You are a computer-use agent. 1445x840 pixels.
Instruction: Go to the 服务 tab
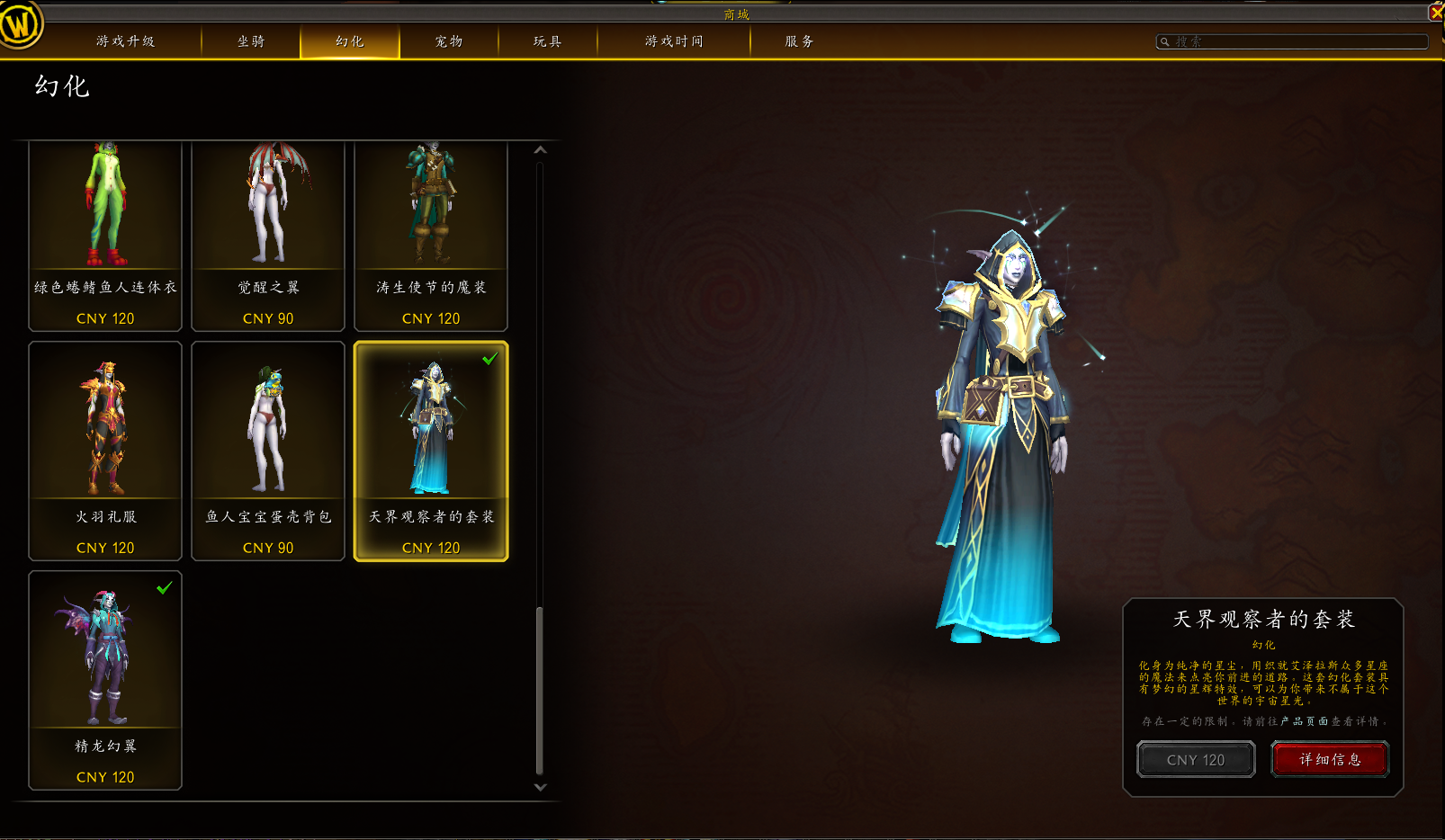coord(799,41)
